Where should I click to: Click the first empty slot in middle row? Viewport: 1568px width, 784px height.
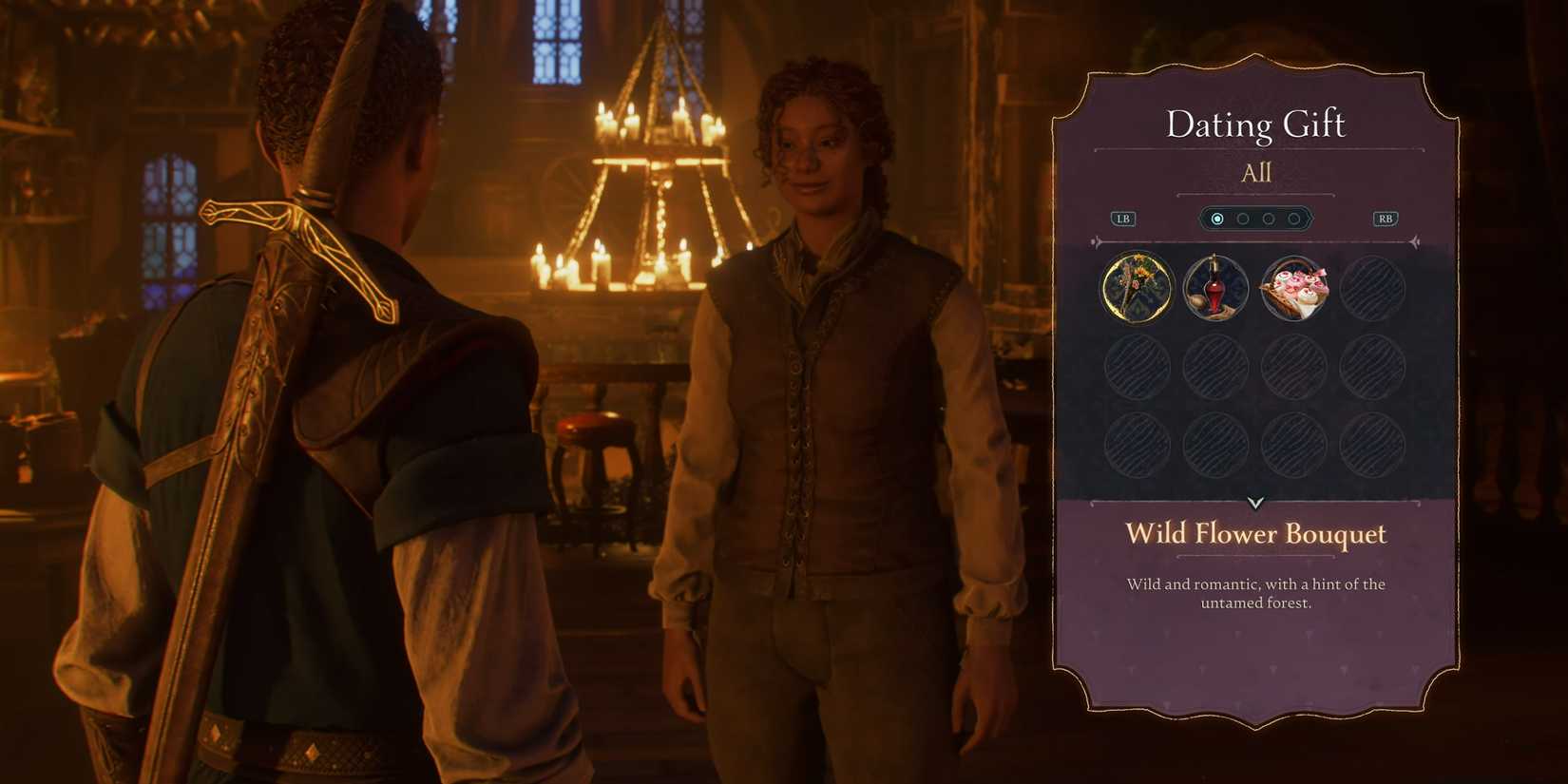click(1136, 366)
